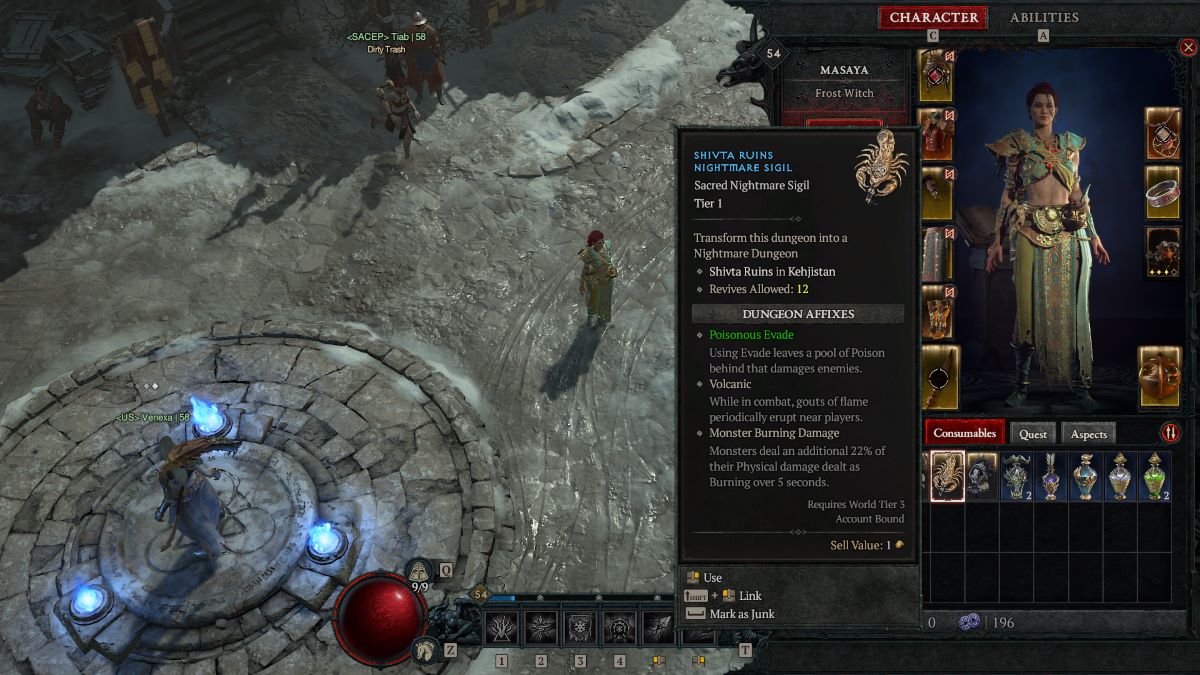
Task: Switch to the Abilities tab
Action: (x=1044, y=18)
